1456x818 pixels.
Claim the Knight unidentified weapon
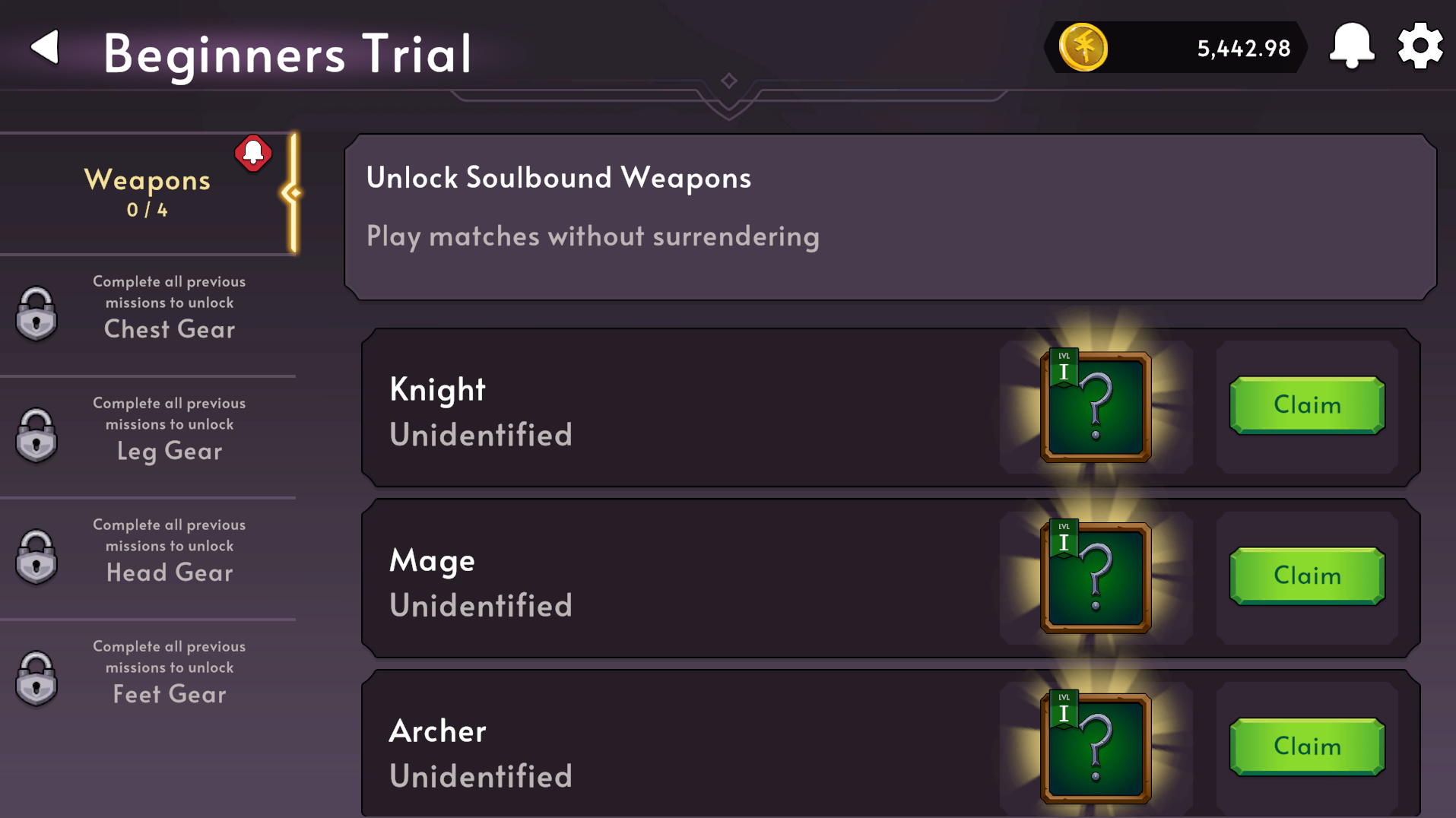point(1306,405)
